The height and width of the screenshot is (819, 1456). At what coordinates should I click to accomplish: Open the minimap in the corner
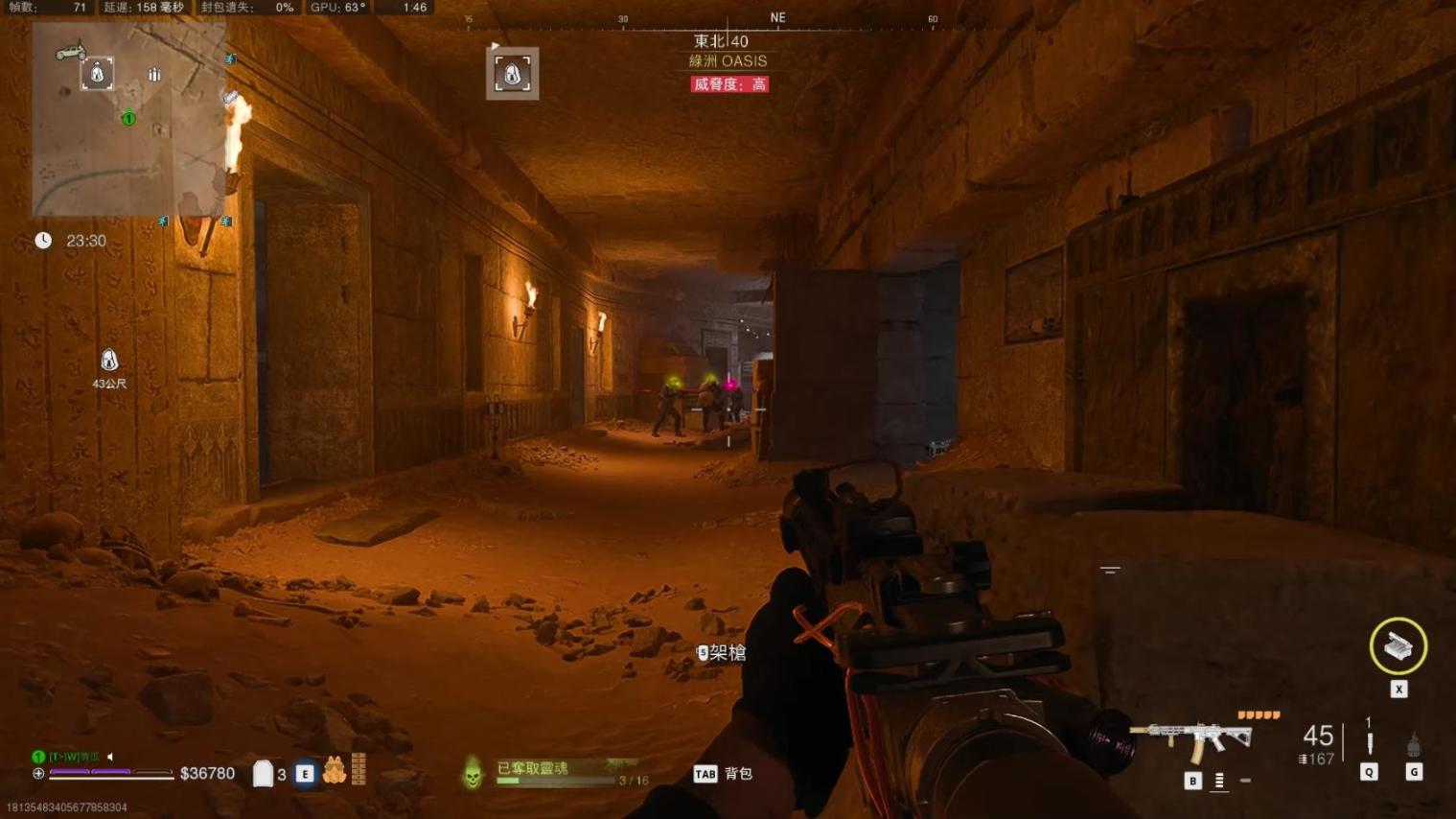[x=129, y=120]
